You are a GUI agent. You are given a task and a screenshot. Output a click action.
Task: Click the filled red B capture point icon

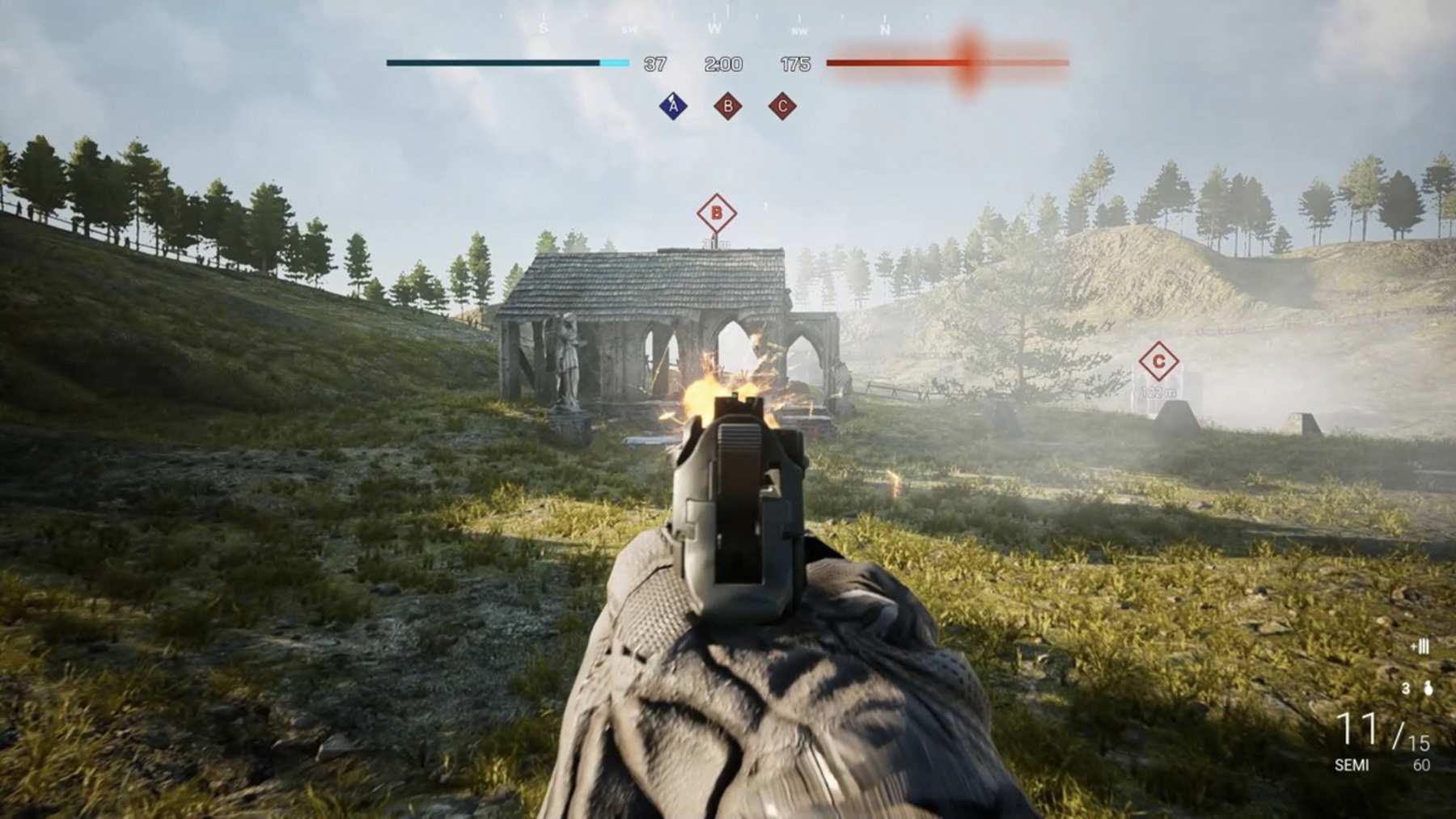point(728,106)
